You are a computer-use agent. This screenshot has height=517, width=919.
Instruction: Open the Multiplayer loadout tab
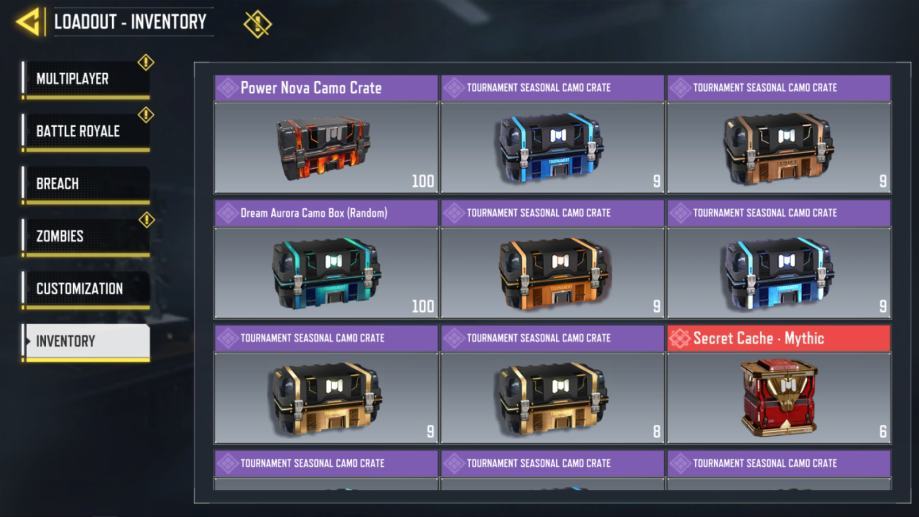coord(85,80)
